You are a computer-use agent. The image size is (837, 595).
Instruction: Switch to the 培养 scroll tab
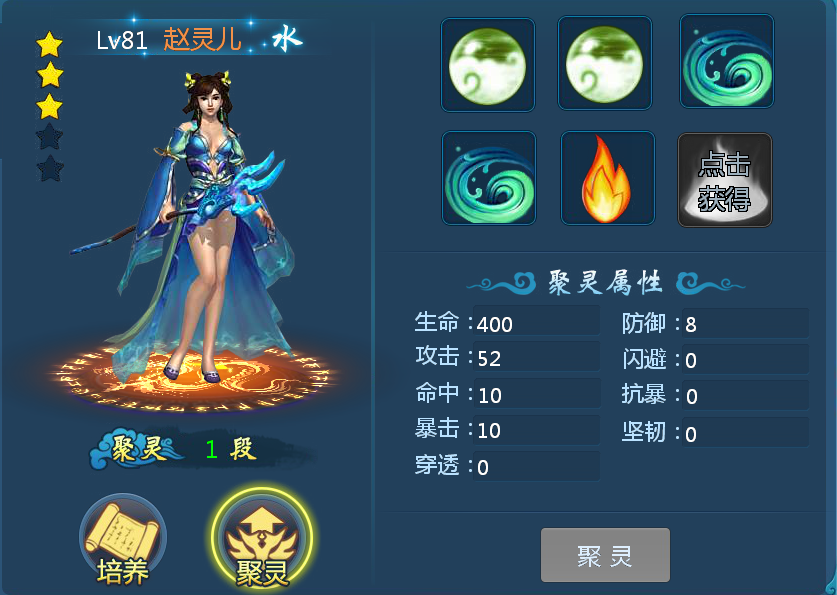[x=122, y=542]
